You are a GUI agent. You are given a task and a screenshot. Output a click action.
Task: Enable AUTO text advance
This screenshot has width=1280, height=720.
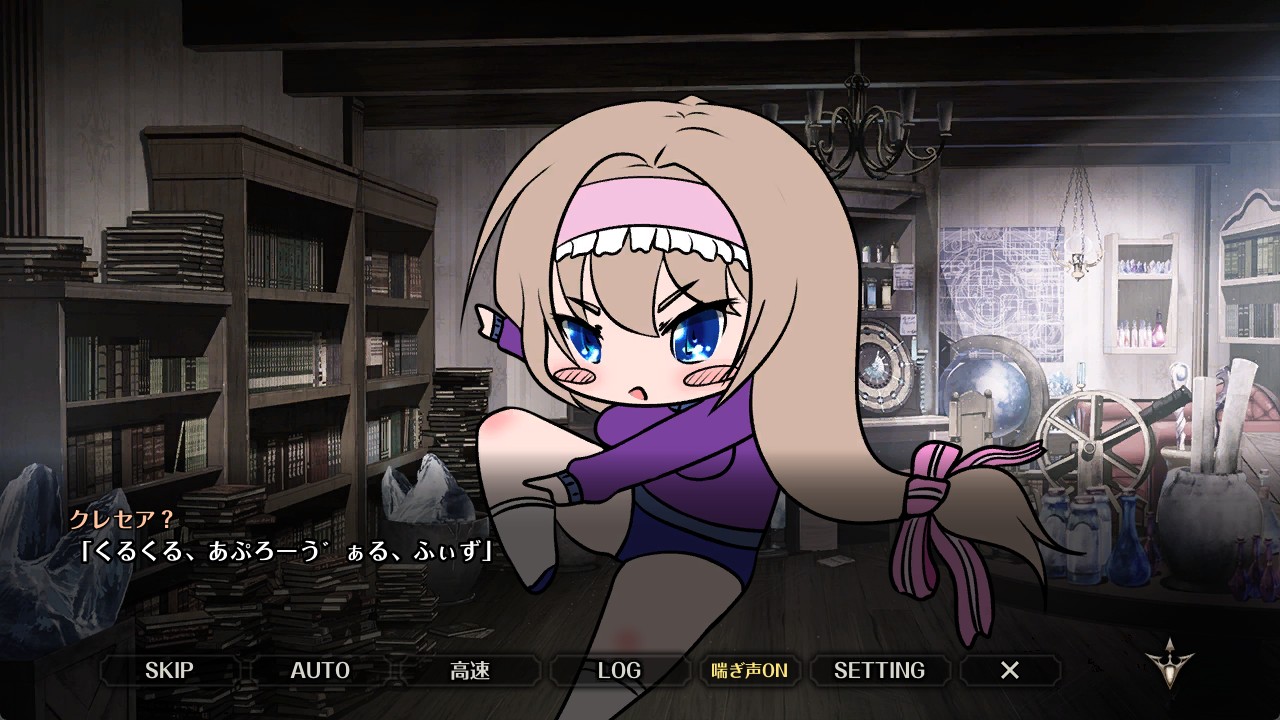pos(320,670)
